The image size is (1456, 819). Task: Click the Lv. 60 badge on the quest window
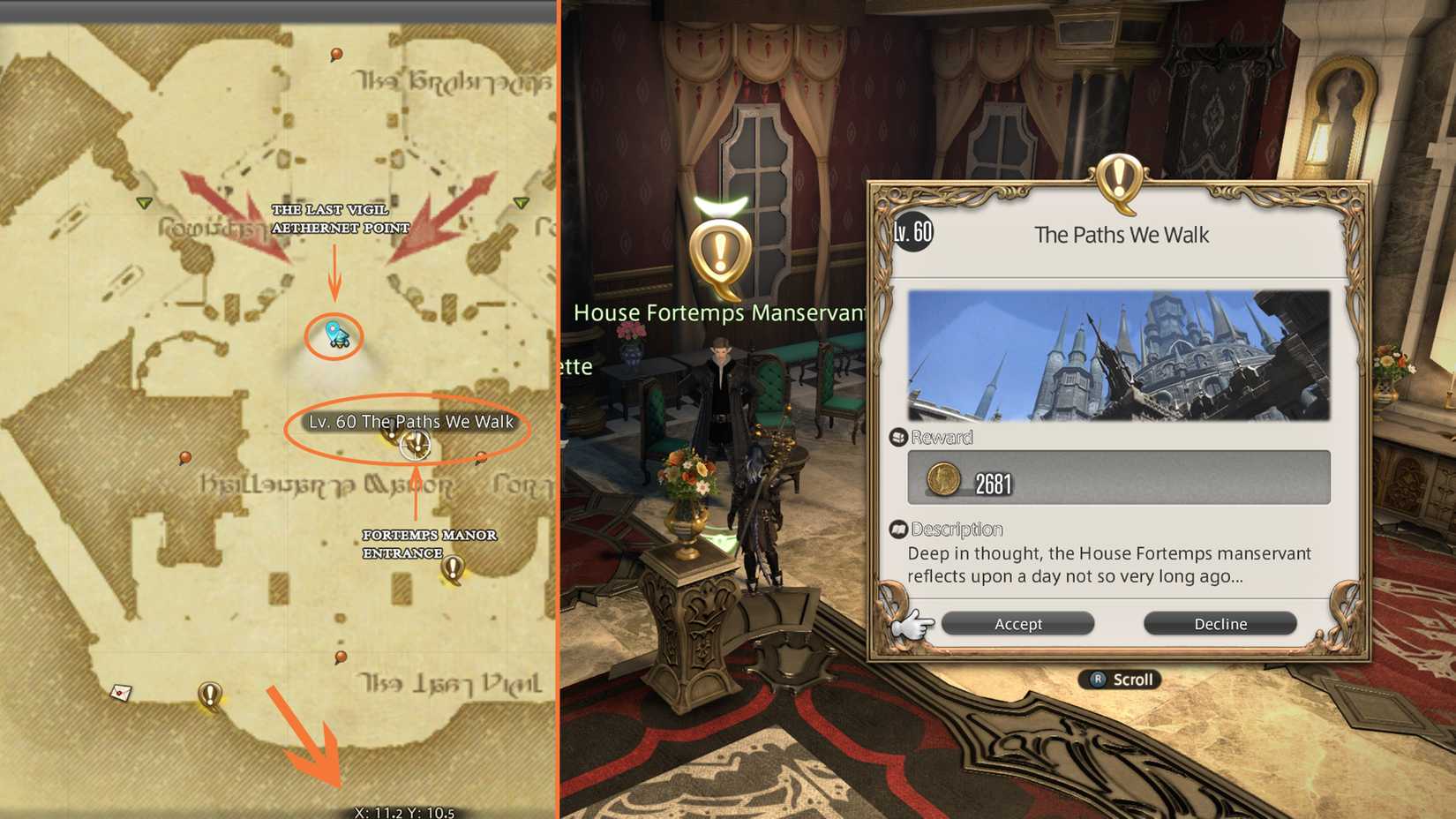point(914,233)
